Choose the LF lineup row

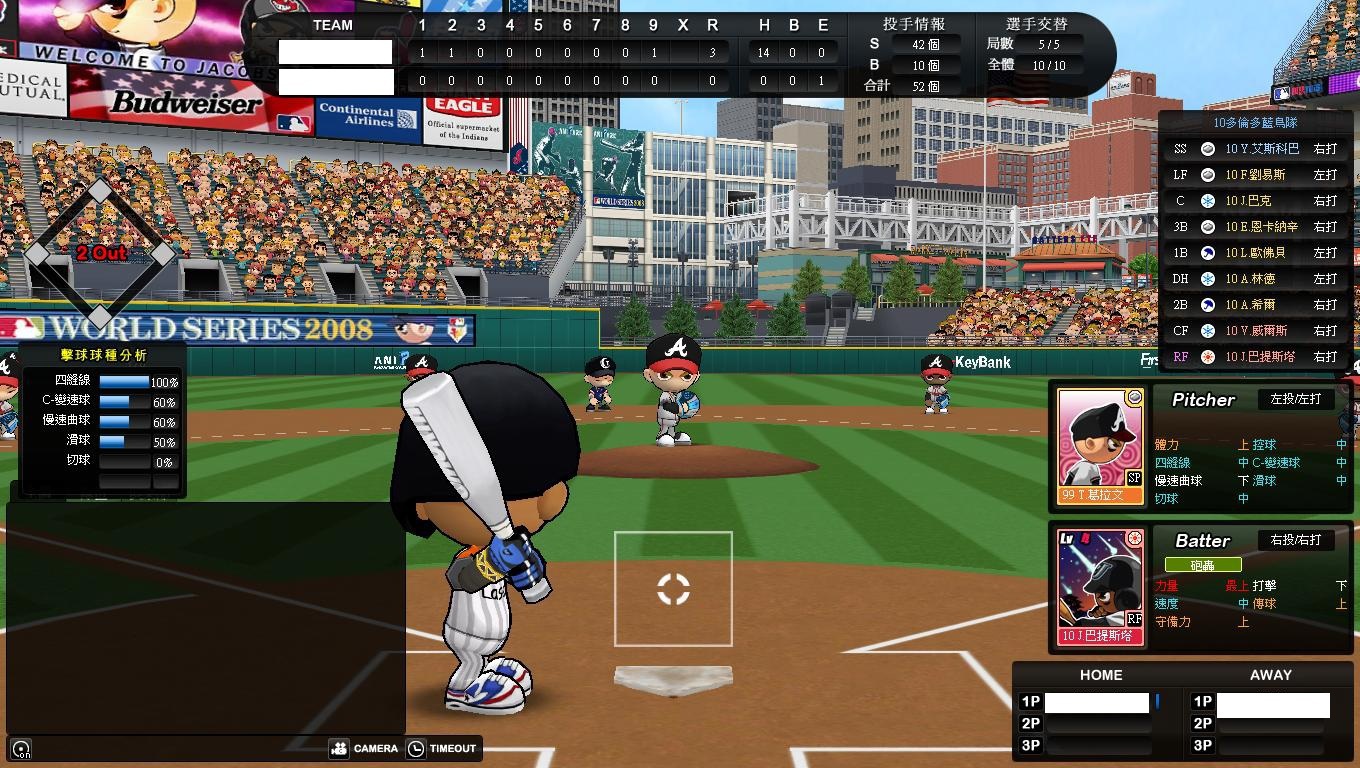[1256, 175]
